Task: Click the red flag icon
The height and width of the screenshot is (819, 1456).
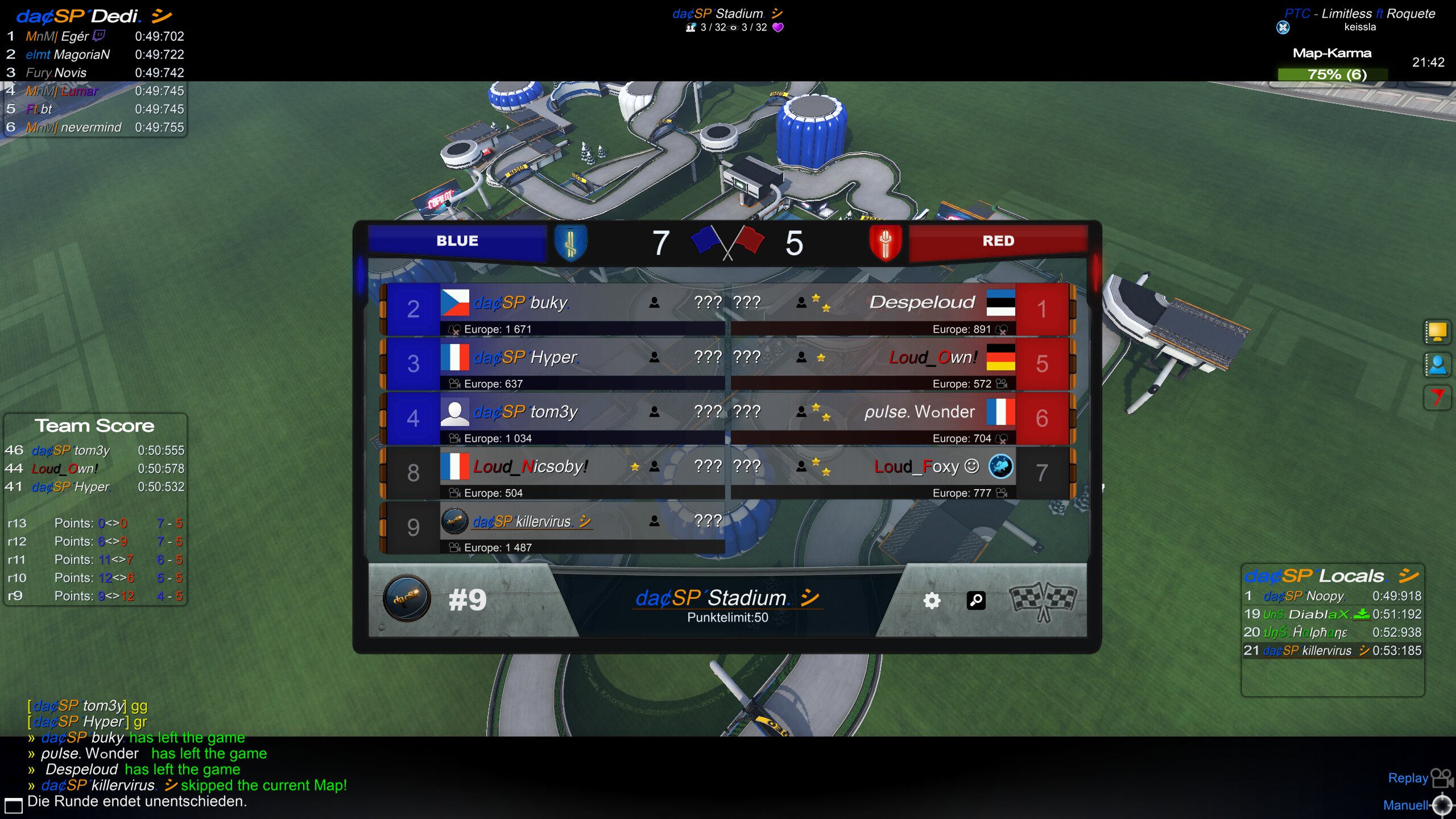Action: click(x=1437, y=398)
